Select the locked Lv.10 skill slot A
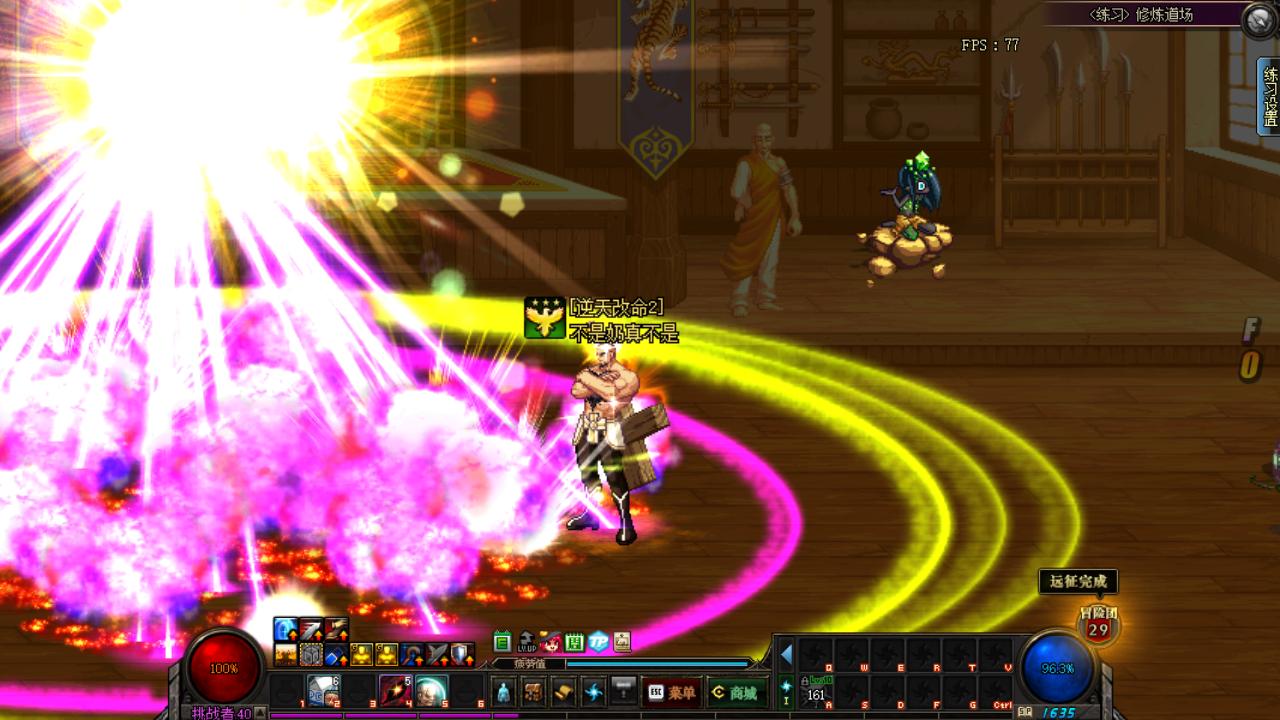Screen dimensions: 1280x720 tap(818, 691)
